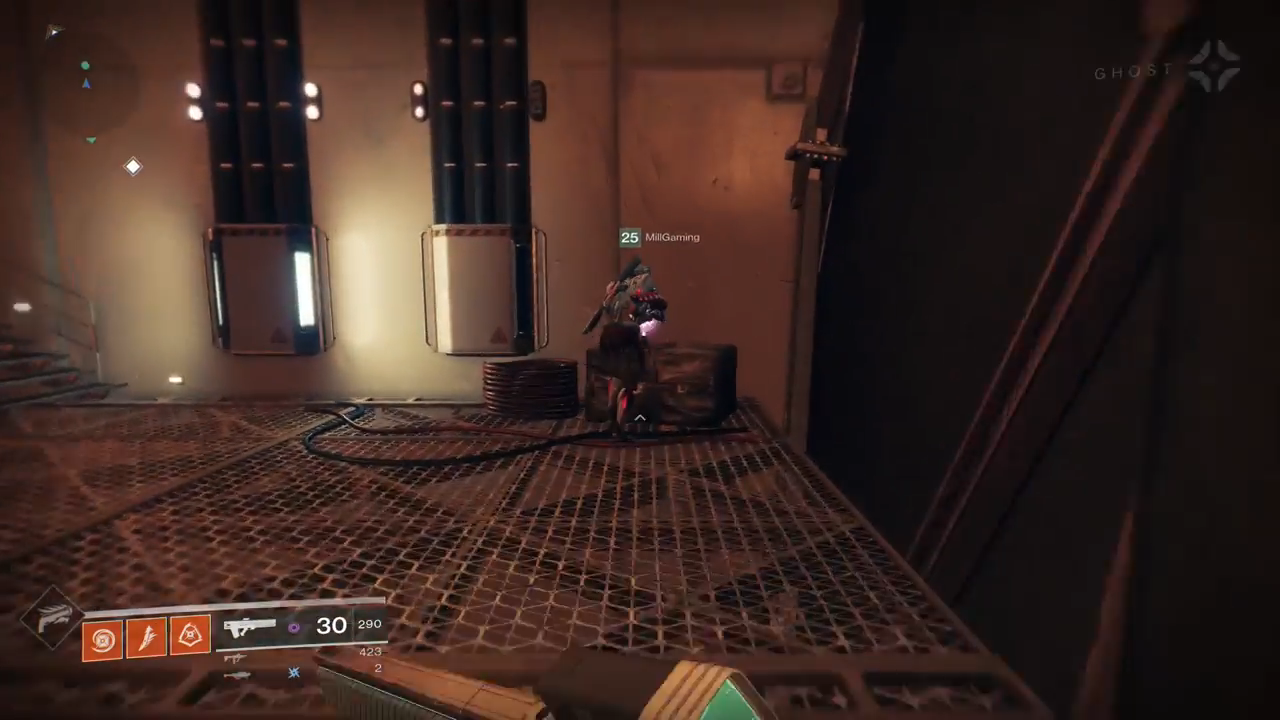Trigger the hooded class ability icon
The image size is (1280, 720).
click(190, 636)
